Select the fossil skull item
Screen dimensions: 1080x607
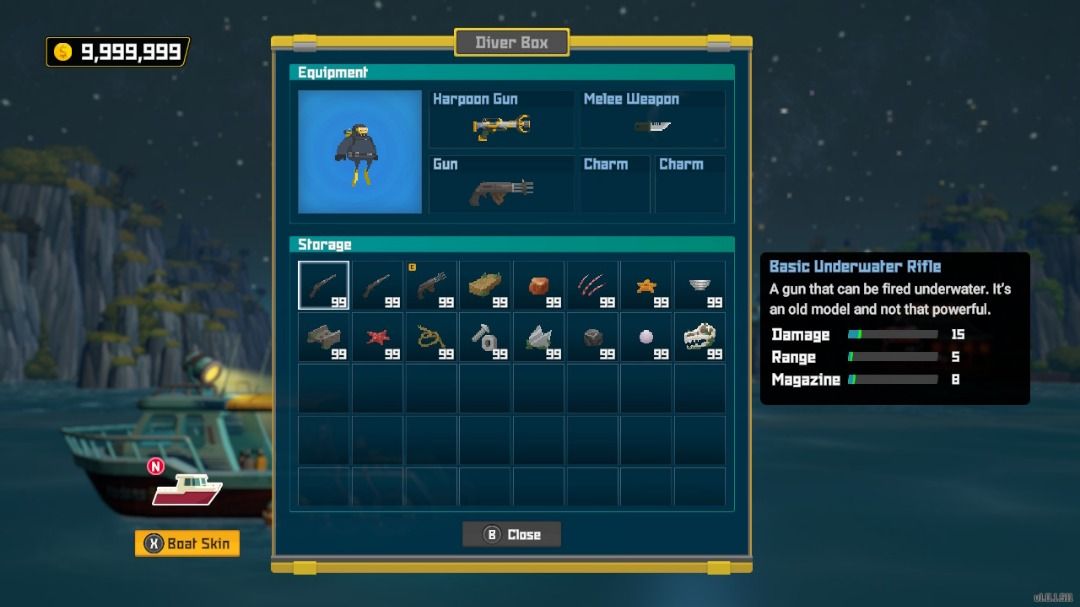click(x=701, y=337)
